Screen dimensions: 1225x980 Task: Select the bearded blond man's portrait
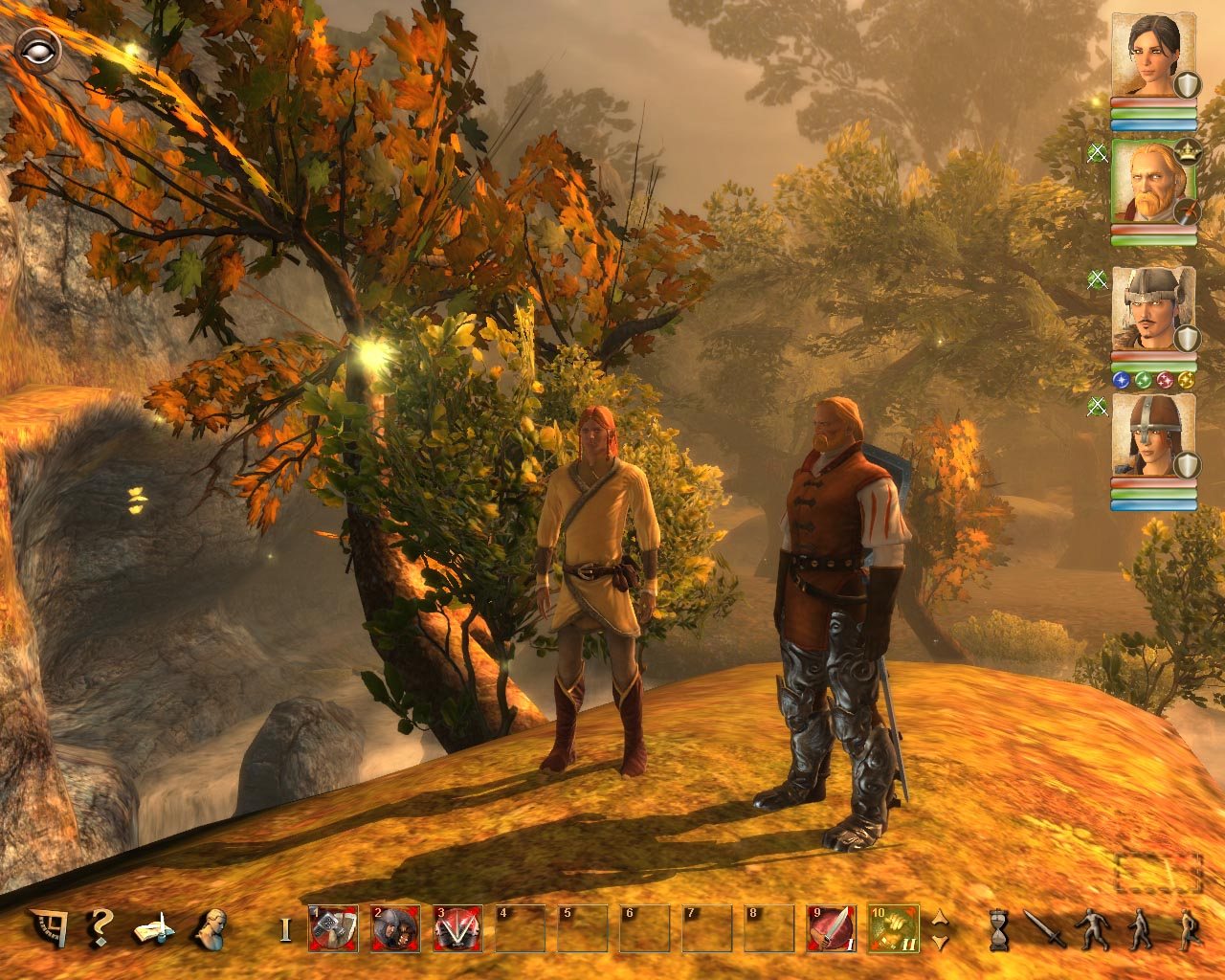pyautogui.click(x=1151, y=182)
